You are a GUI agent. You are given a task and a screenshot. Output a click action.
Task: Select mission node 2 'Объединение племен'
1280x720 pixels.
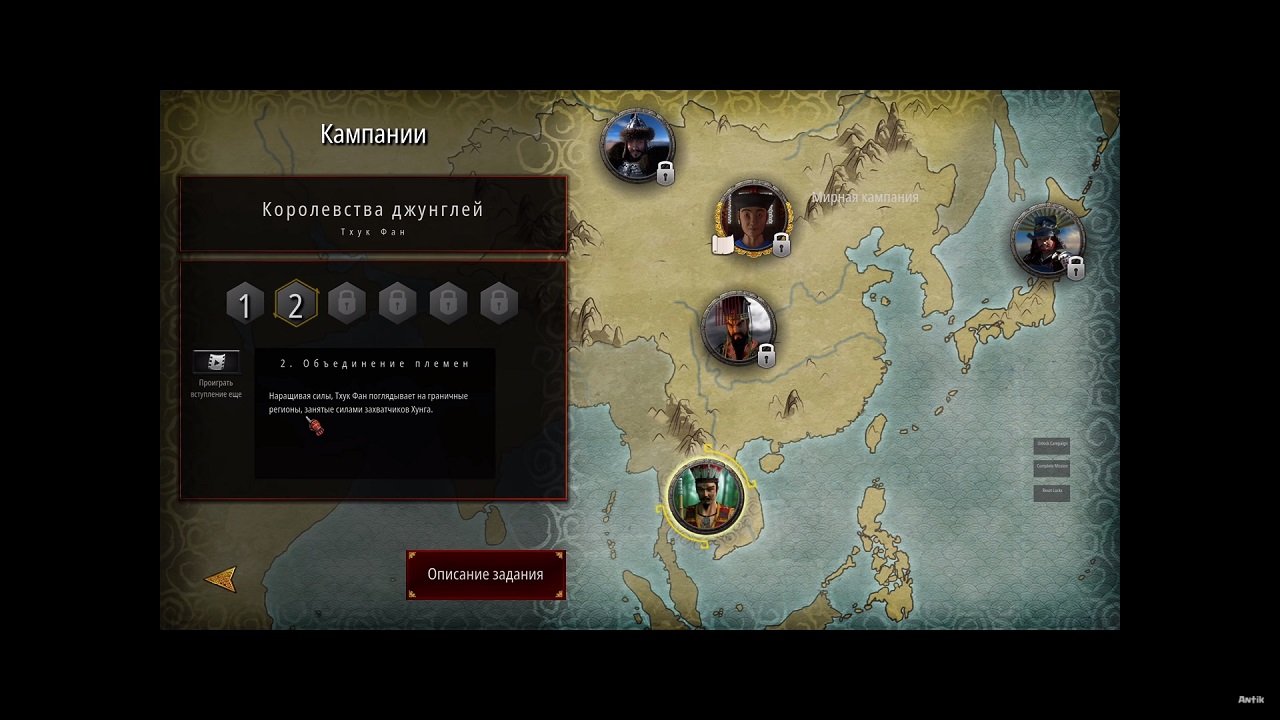pos(295,304)
